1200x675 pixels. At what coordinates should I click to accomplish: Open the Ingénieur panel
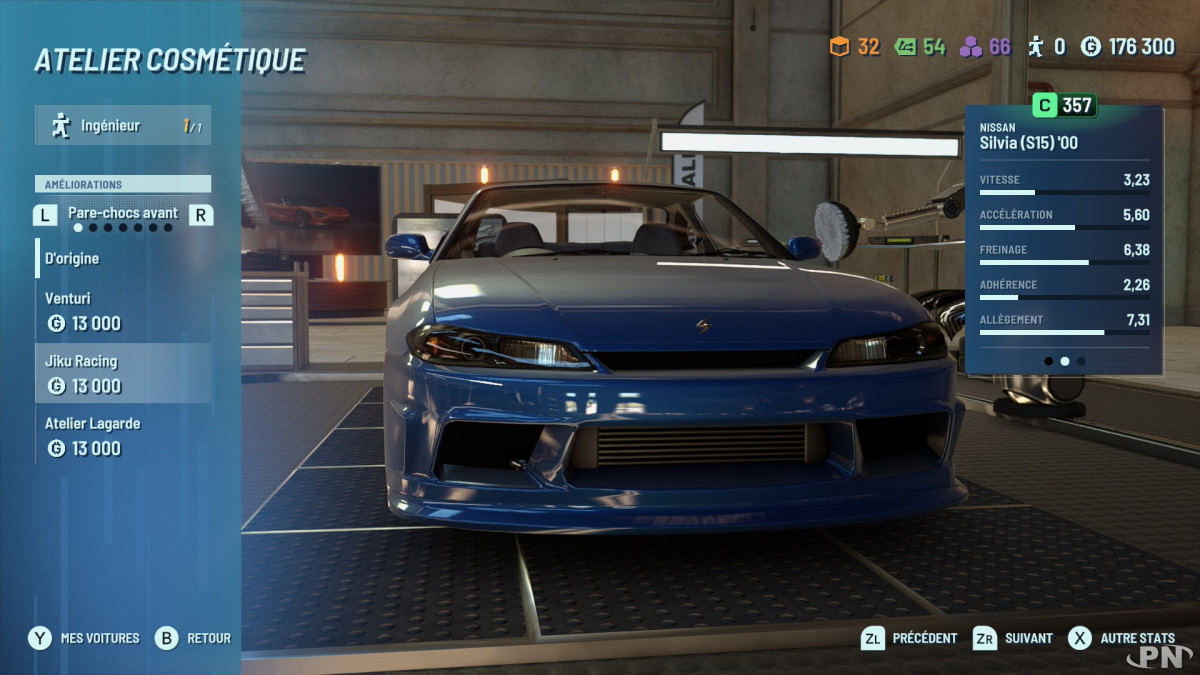click(123, 126)
